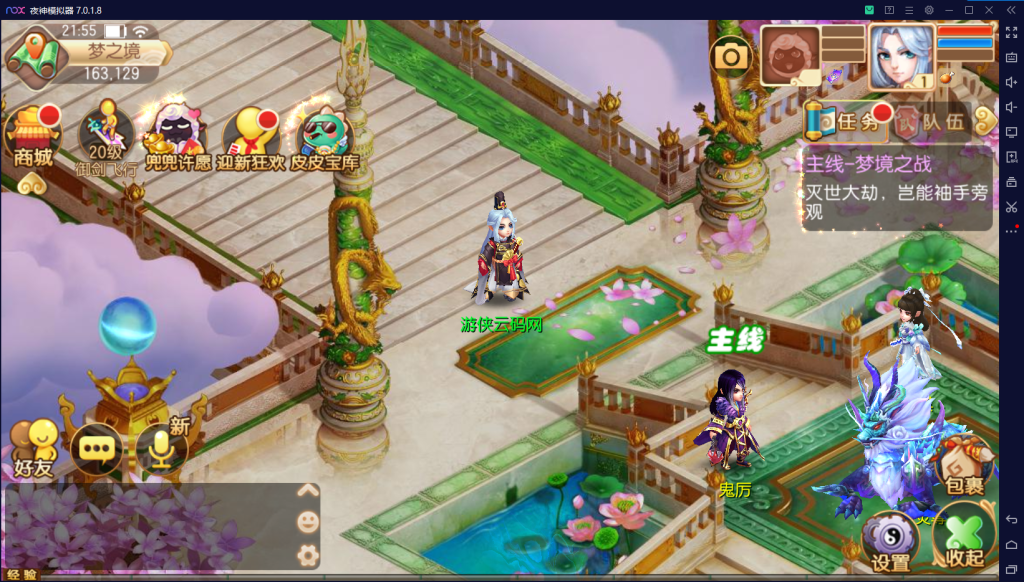Open the 商城 shop

point(33,135)
